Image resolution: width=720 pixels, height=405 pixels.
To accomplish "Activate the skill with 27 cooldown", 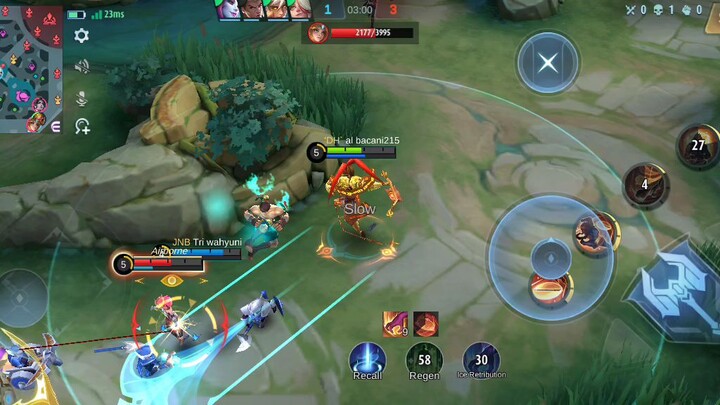I will click(698, 146).
